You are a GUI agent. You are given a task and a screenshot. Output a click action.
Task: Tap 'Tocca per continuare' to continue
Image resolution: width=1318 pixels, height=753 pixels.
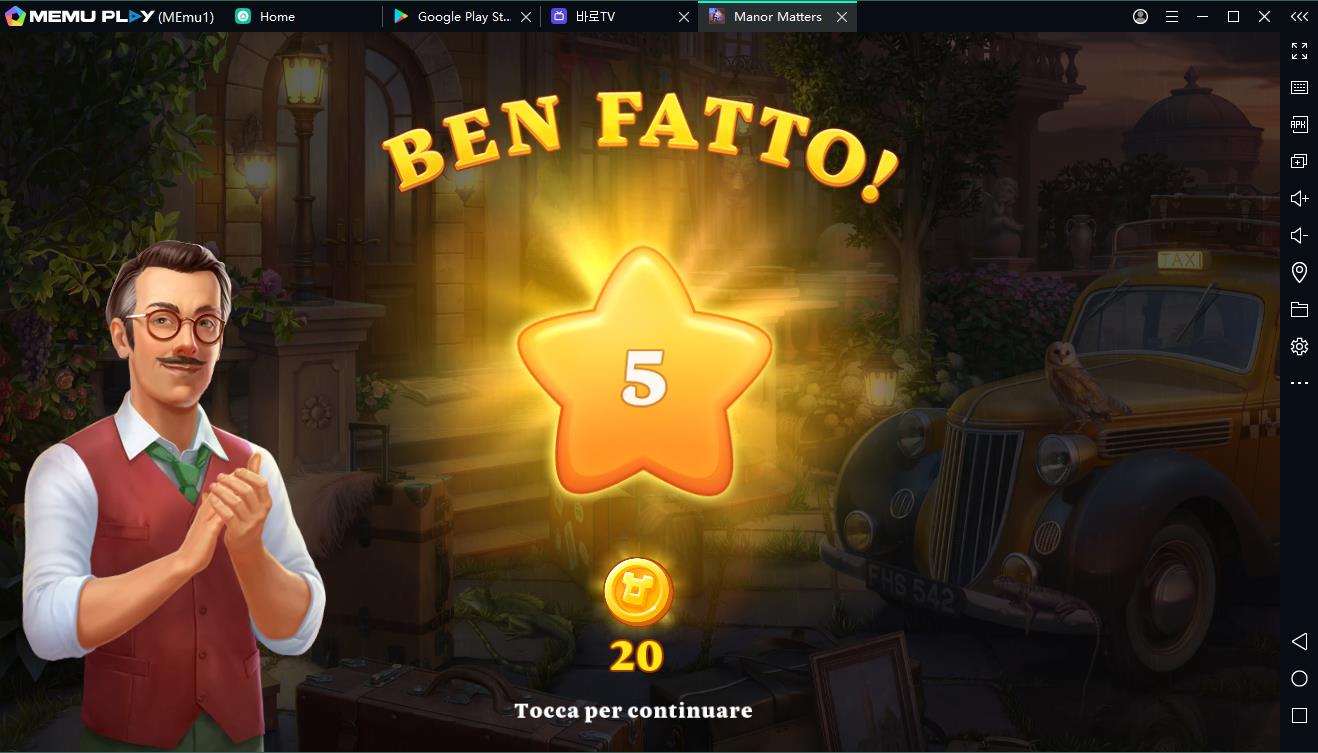pos(633,710)
